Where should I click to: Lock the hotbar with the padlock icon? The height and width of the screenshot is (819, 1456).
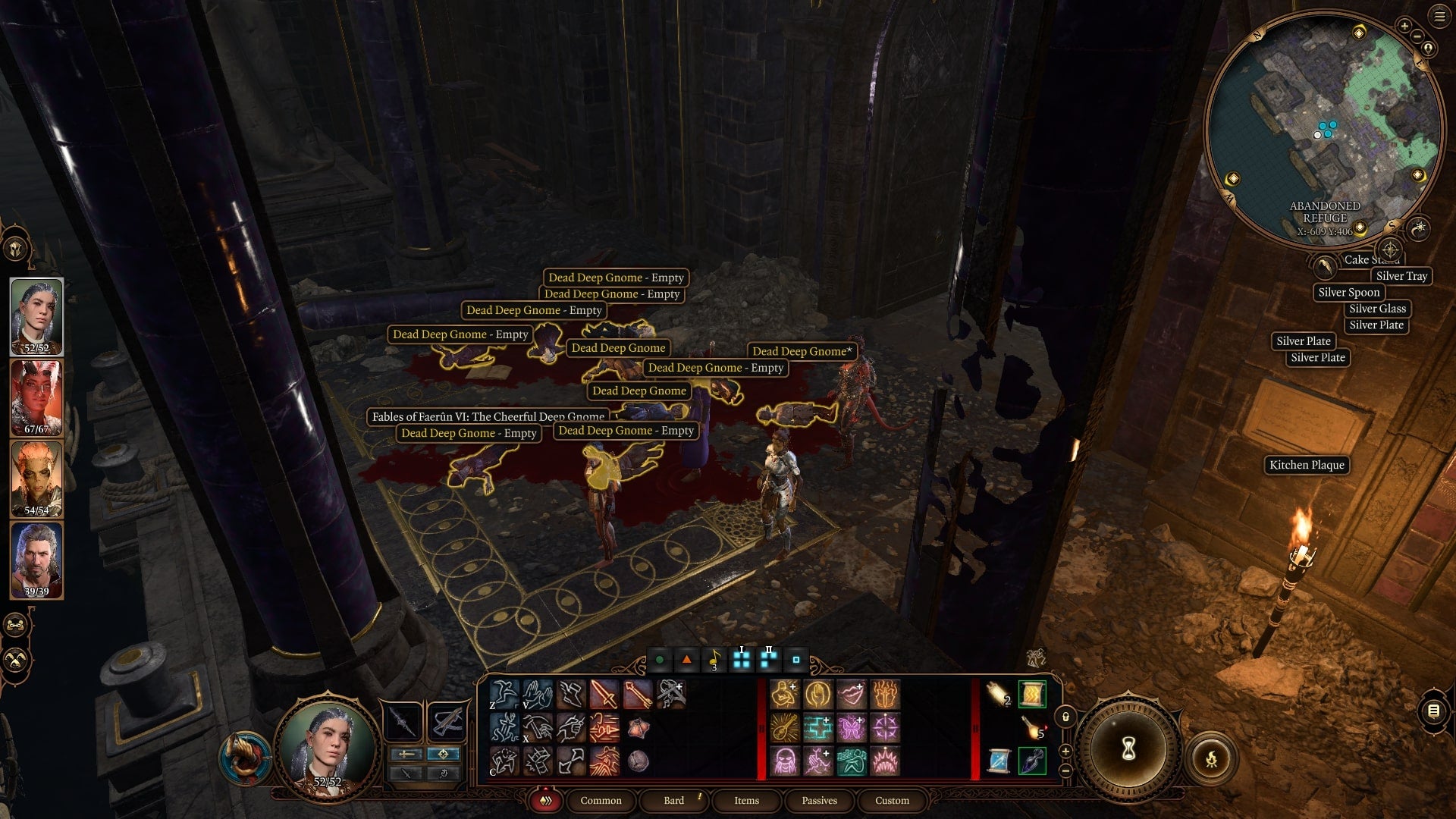(x=1066, y=717)
